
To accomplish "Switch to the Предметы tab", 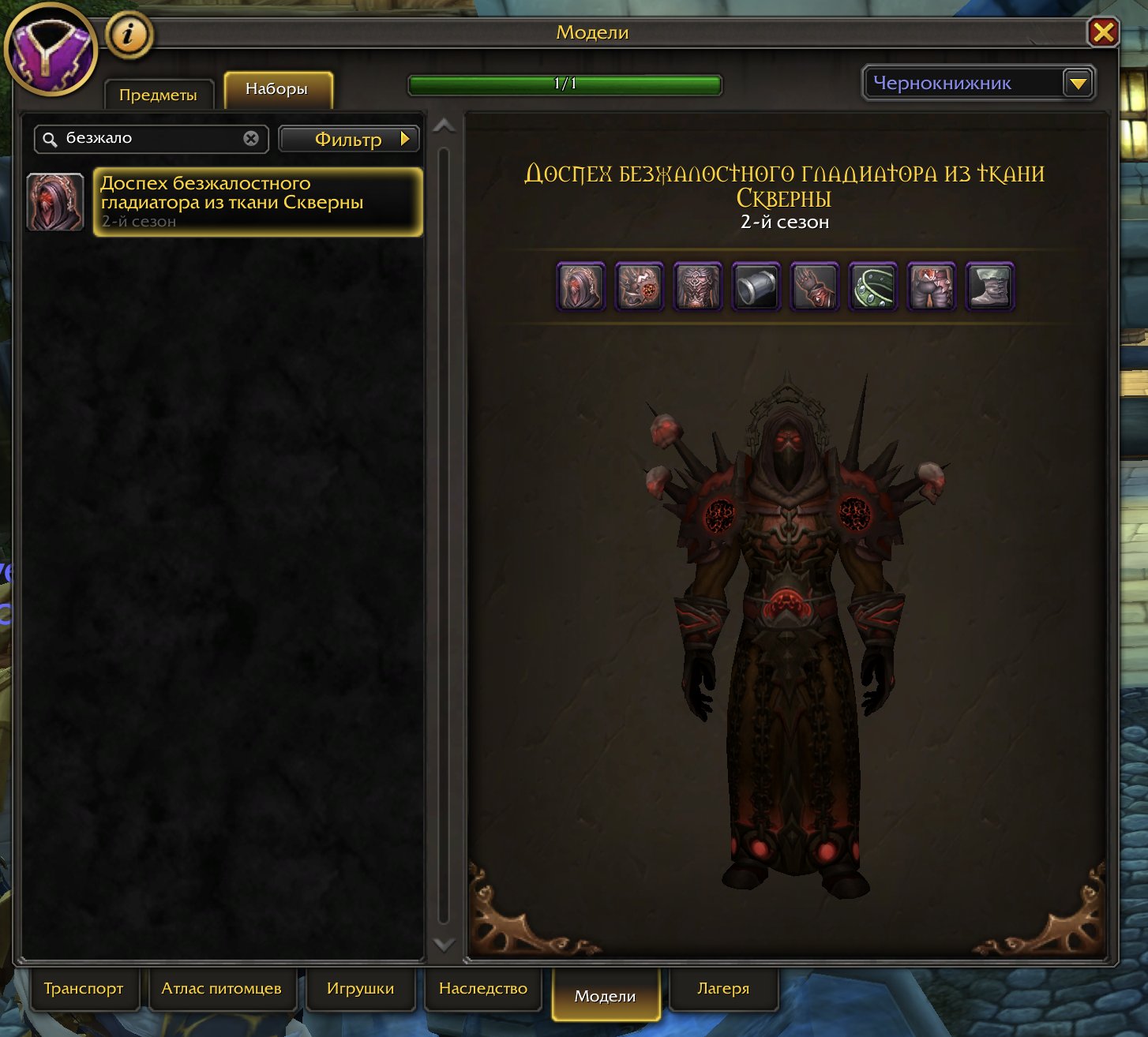I will (157, 93).
